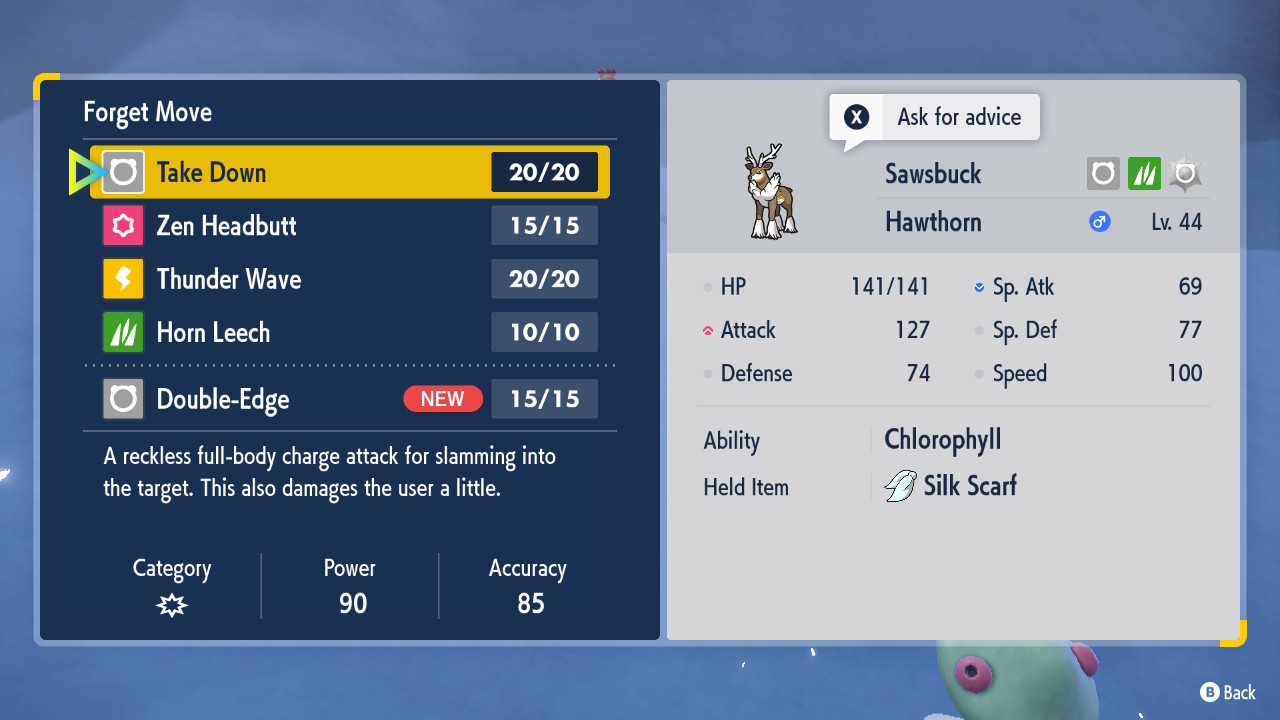
Task: Choose Zen Headbutt move row
Action: tap(350, 226)
